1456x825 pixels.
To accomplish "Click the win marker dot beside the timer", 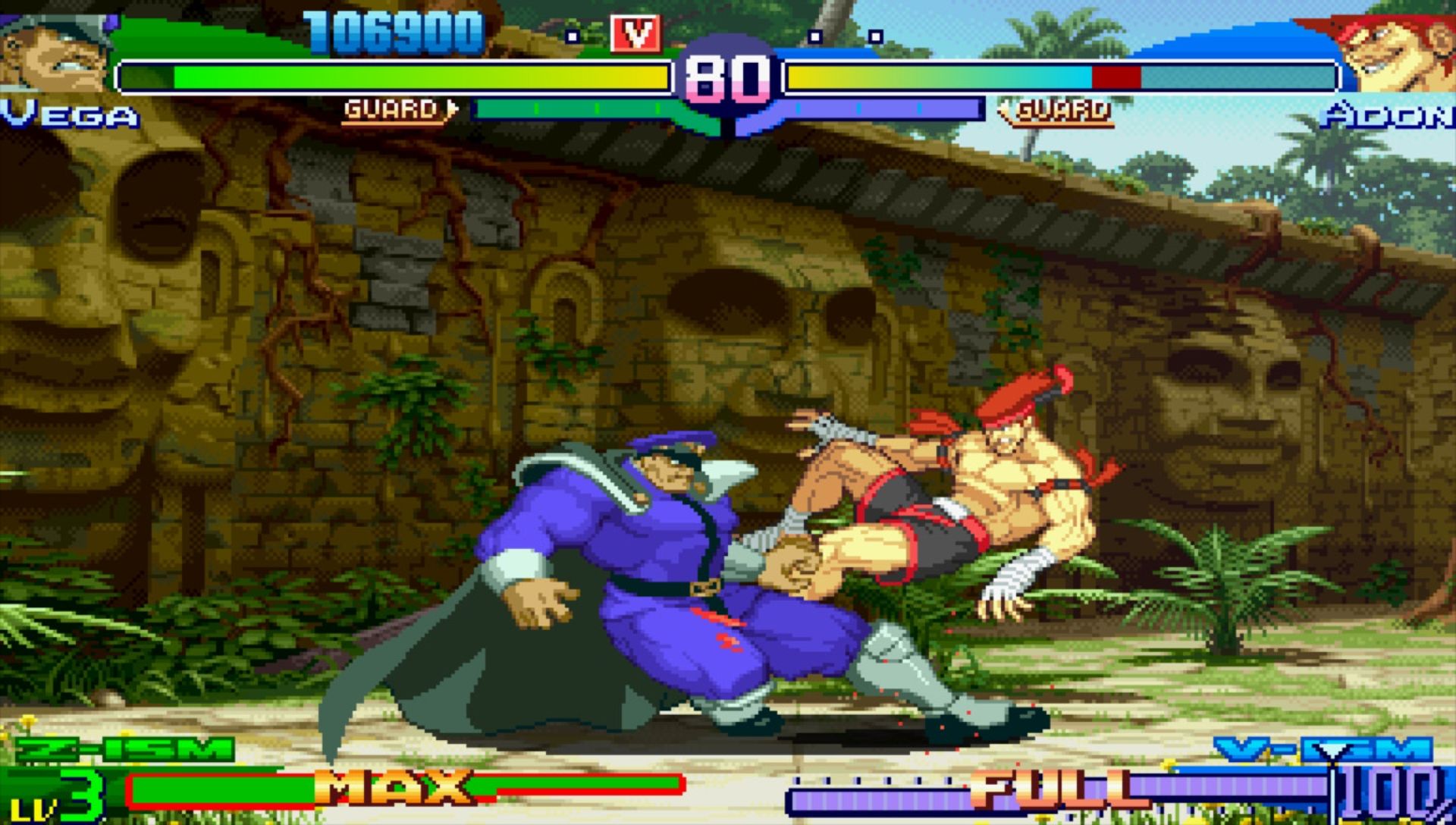I will tap(574, 36).
